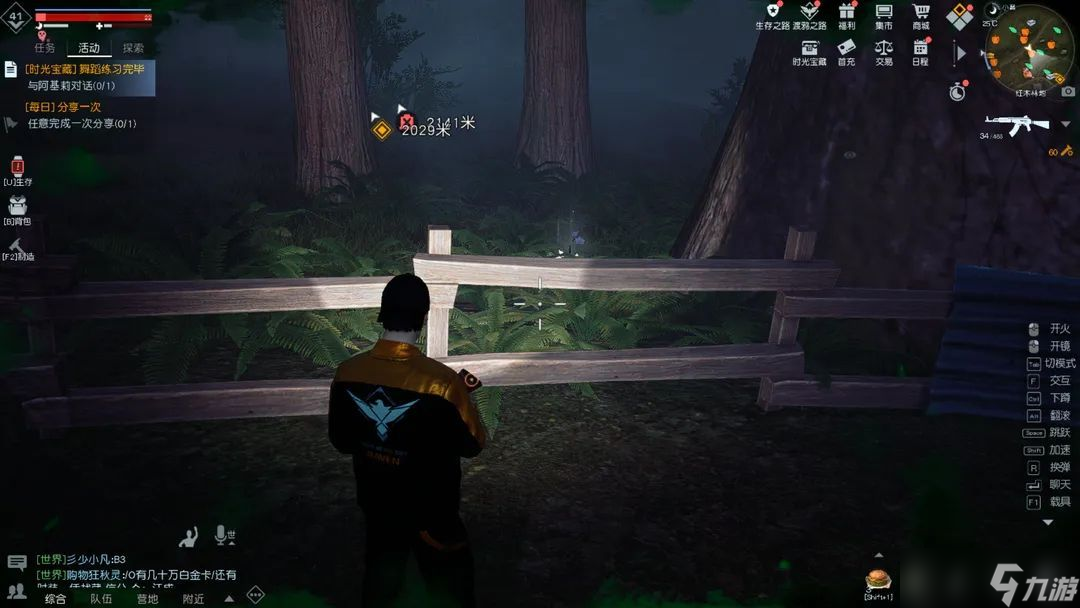Open the 集市 market icon
This screenshot has width=1080, height=608.
pyautogui.click(x=884, y=14)
